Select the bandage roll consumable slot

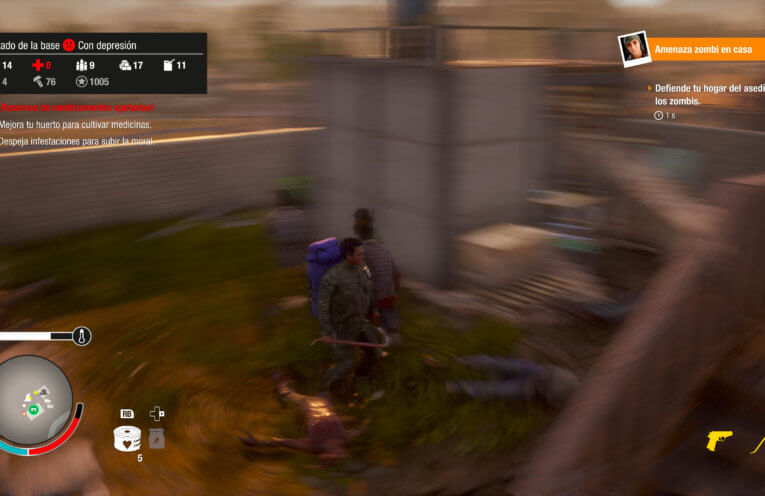[127, 438]
